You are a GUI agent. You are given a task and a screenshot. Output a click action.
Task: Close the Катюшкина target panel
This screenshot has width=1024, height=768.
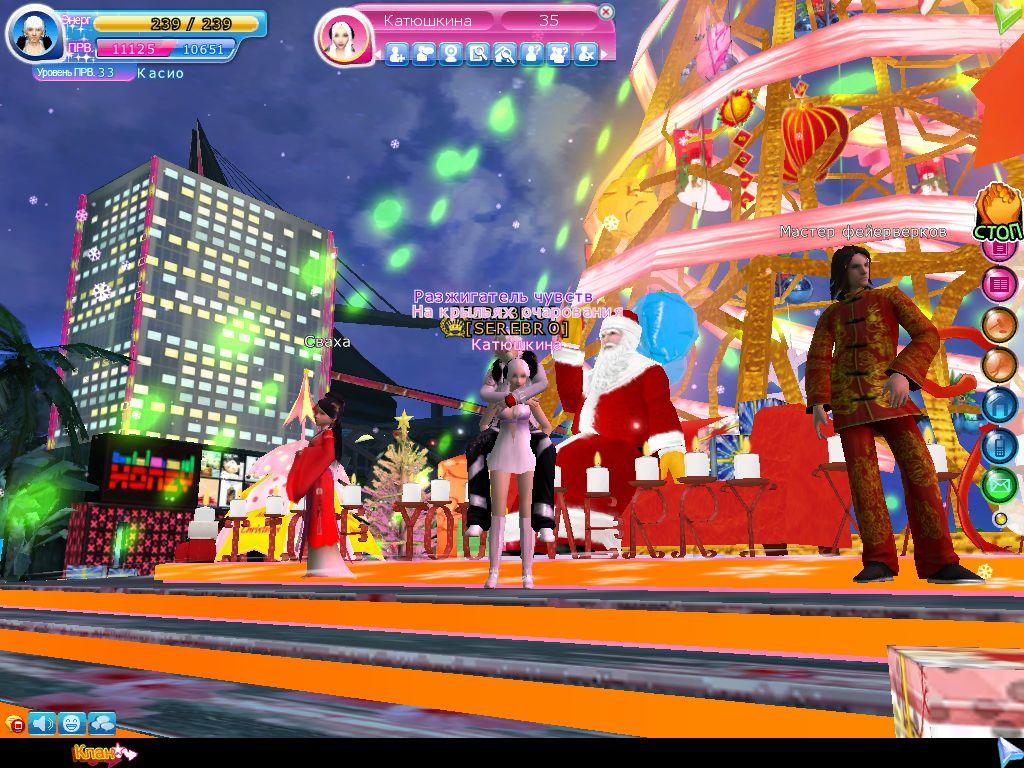click(x=605, y=13)
